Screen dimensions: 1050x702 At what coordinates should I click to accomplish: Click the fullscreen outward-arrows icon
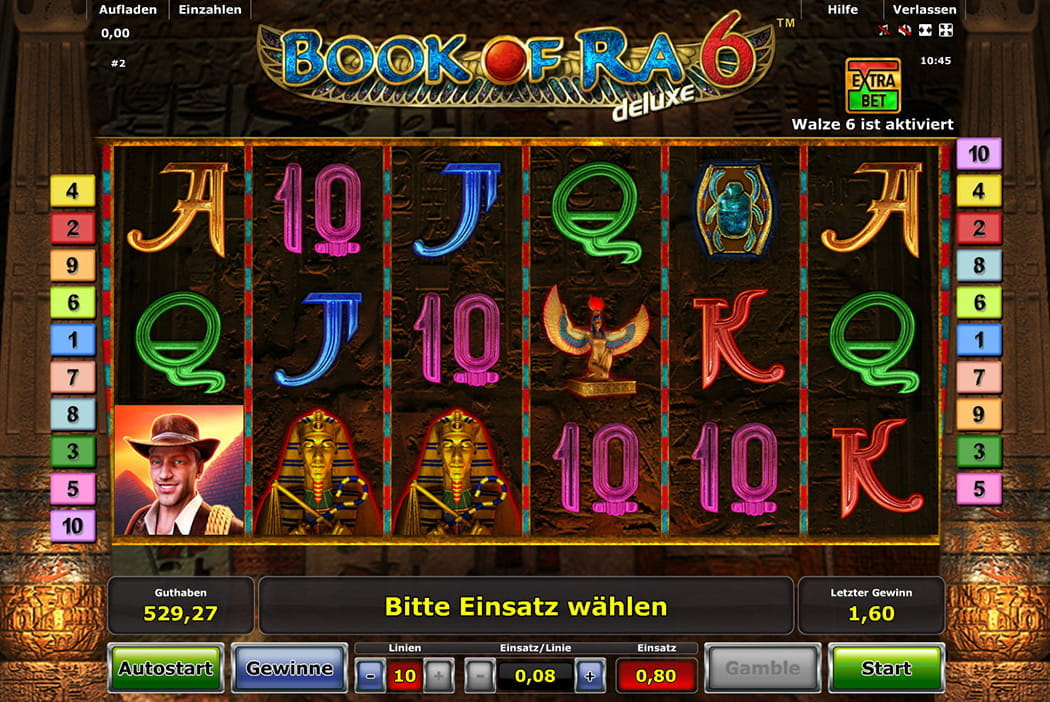[x=946, y=30]
